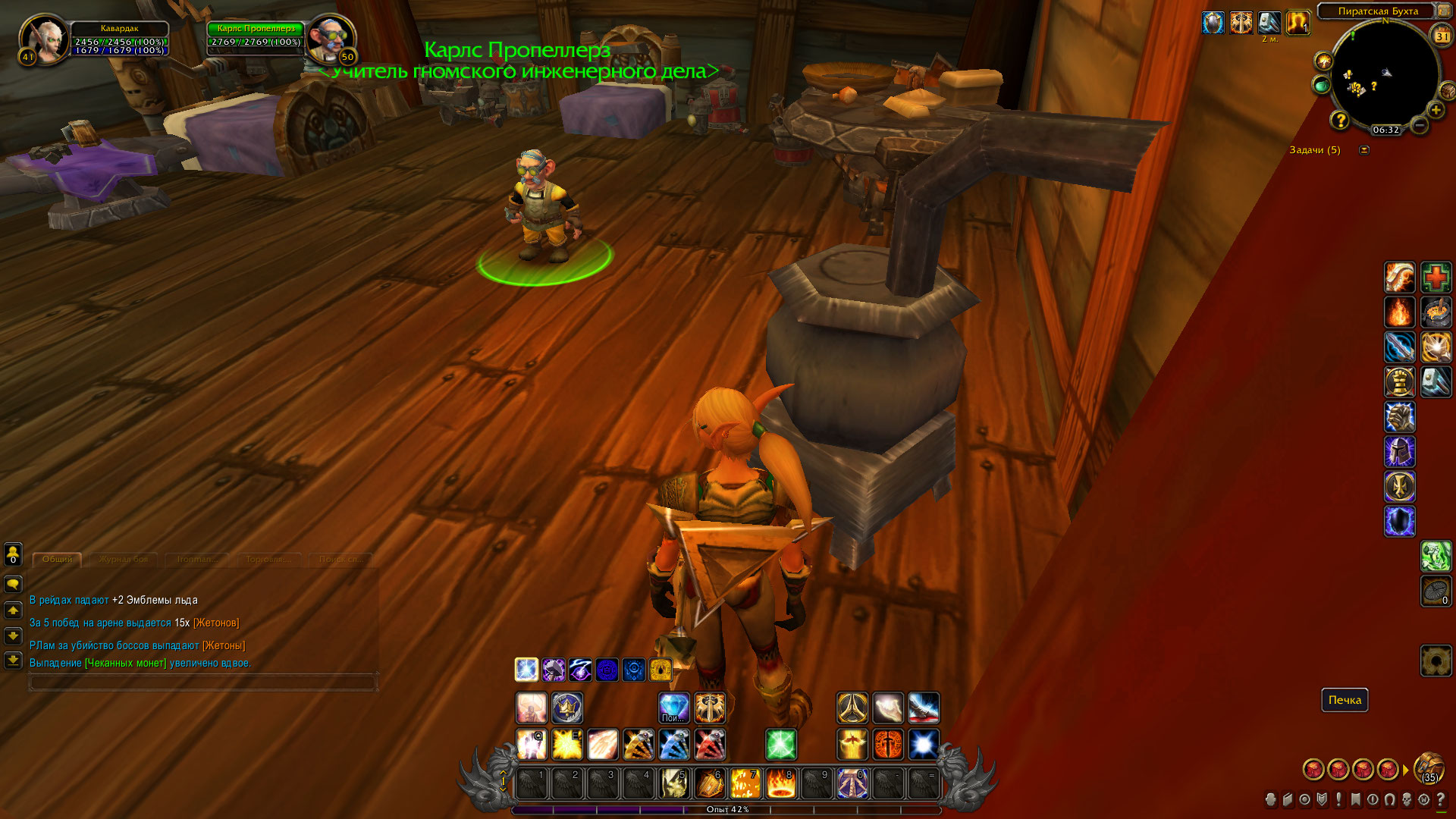Activate the fire ring ability in slot 8

click(780, 784)
